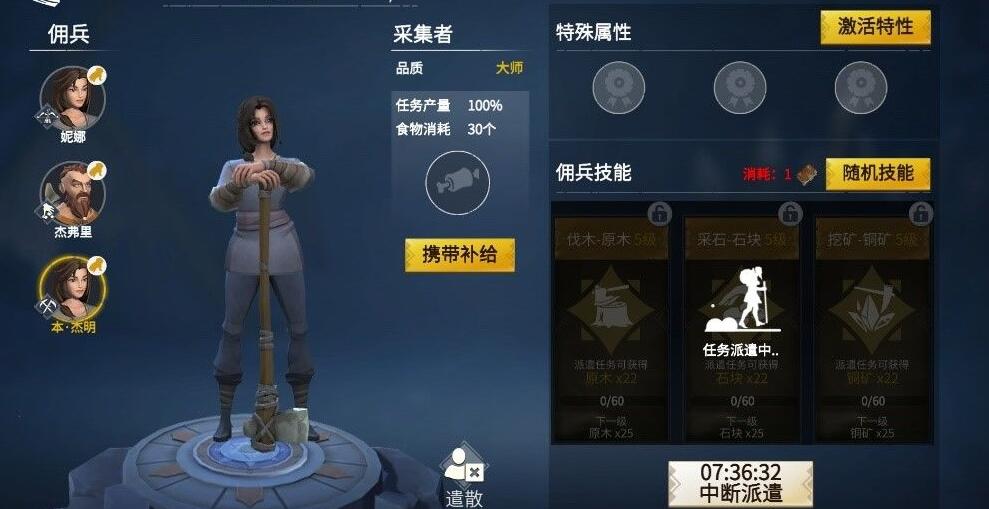The width and height of the screenshot is (989, 509).
Task: Tap the meat food supply slot
Action: point(457,183)
